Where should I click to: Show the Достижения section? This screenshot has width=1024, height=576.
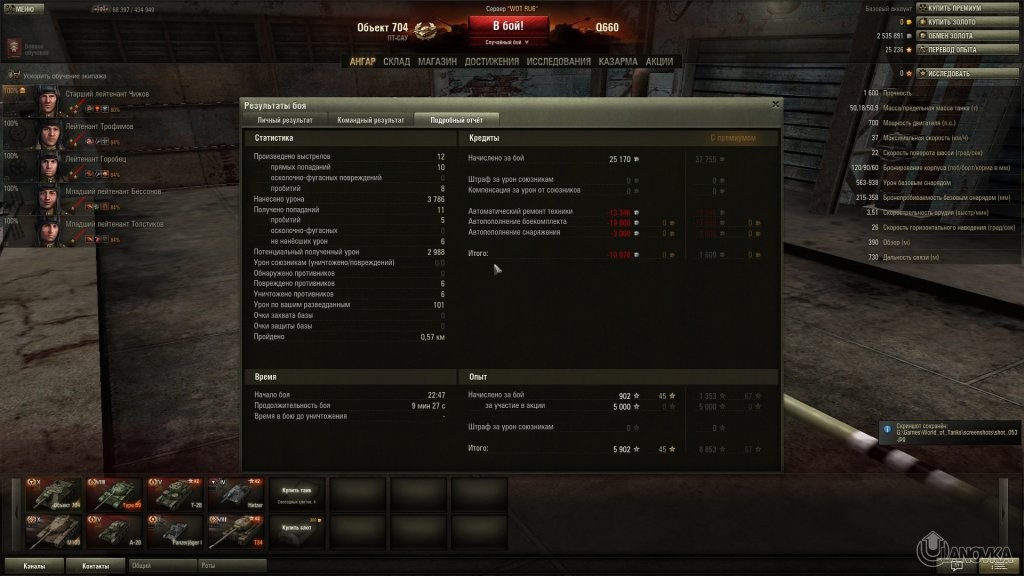tap(492, 61)
